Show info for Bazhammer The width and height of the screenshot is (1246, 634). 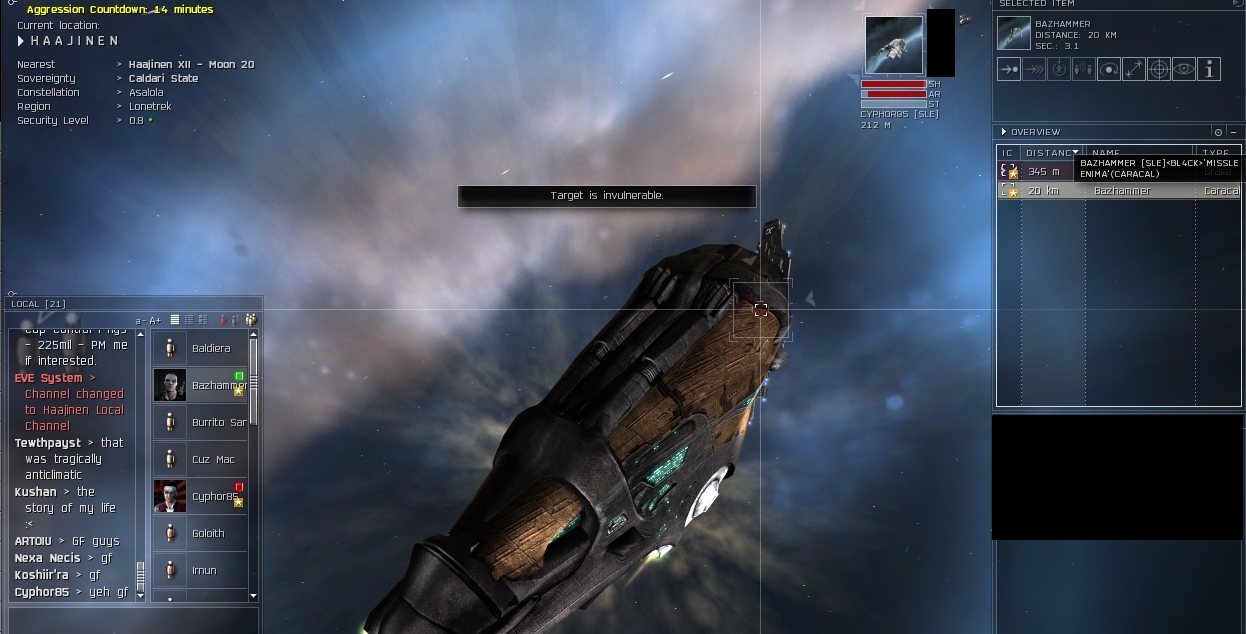(1209, 69)
